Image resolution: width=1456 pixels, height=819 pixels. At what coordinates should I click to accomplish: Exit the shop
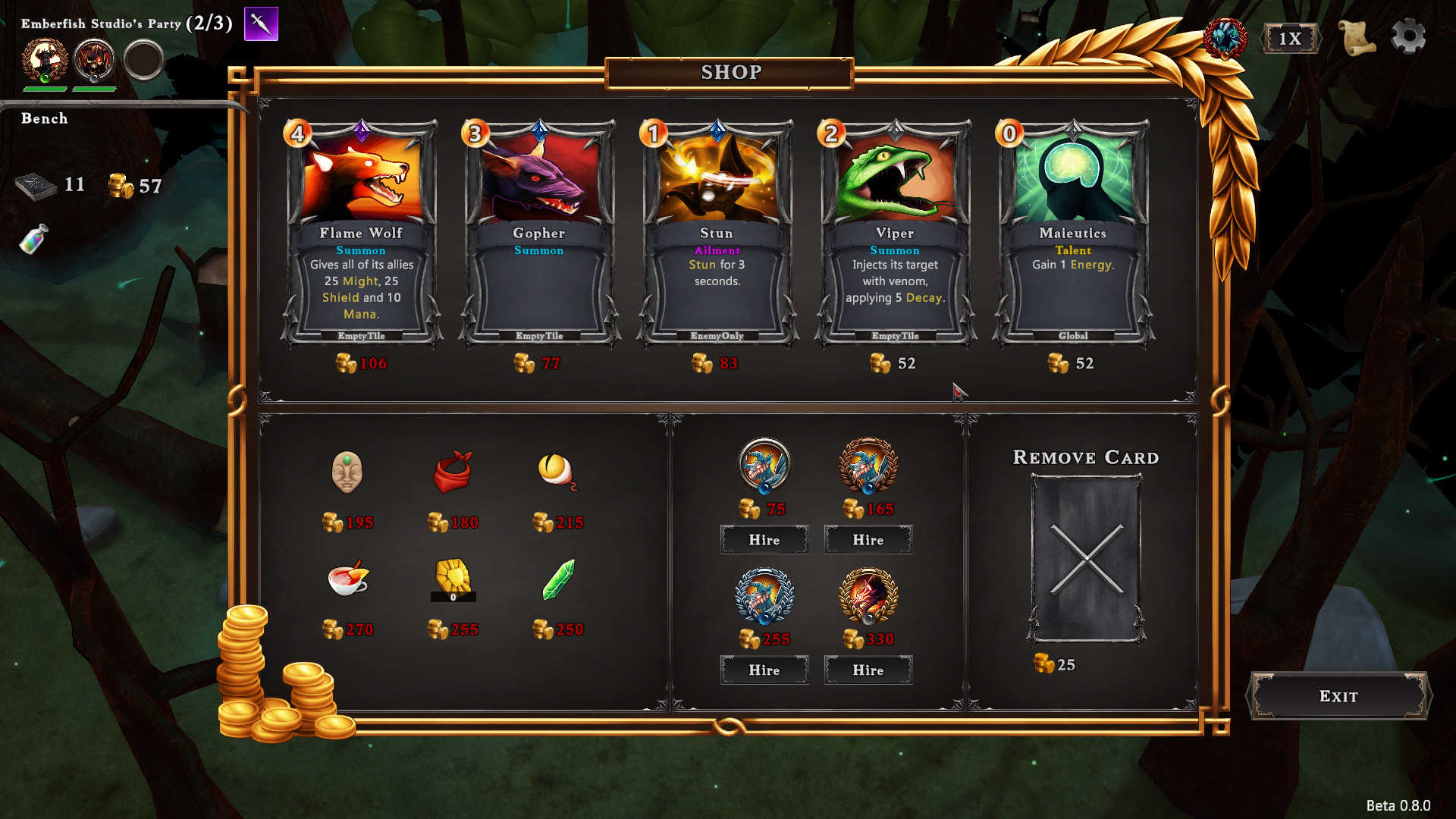point(1338,696)
